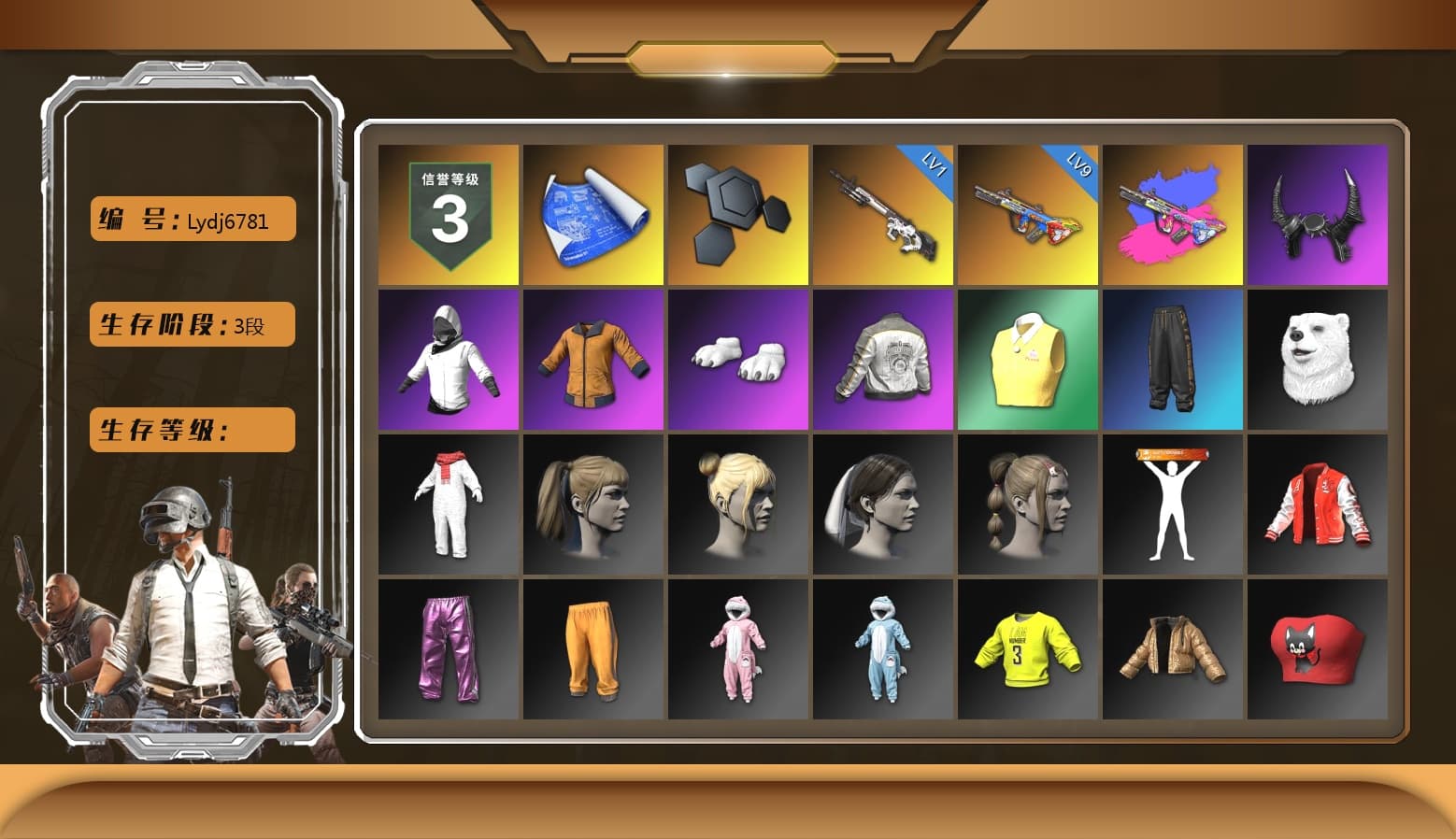Open the white hooded jacket item

(x=447, y=359)
